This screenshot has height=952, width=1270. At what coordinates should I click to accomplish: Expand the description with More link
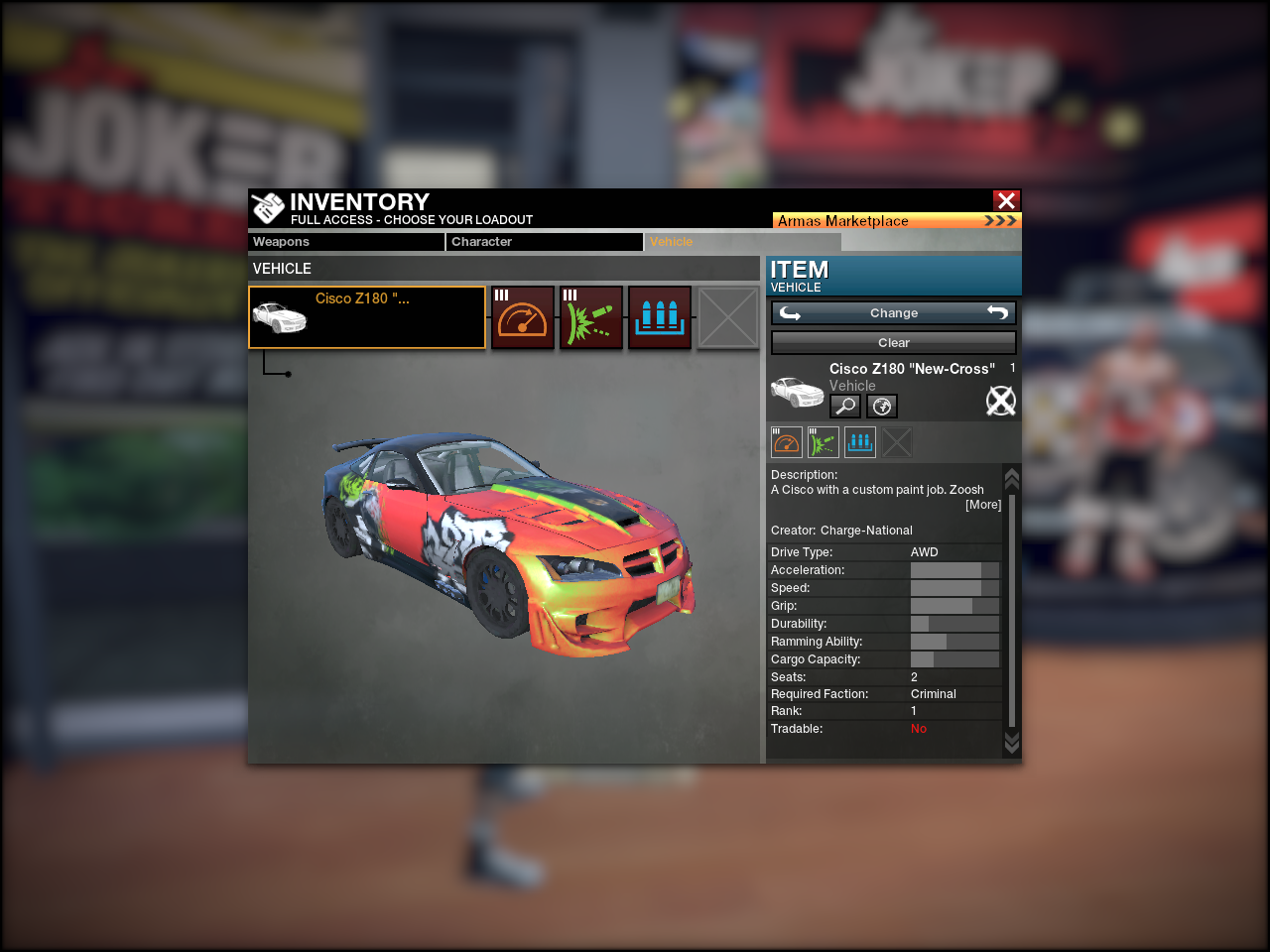tap(983, 505)
